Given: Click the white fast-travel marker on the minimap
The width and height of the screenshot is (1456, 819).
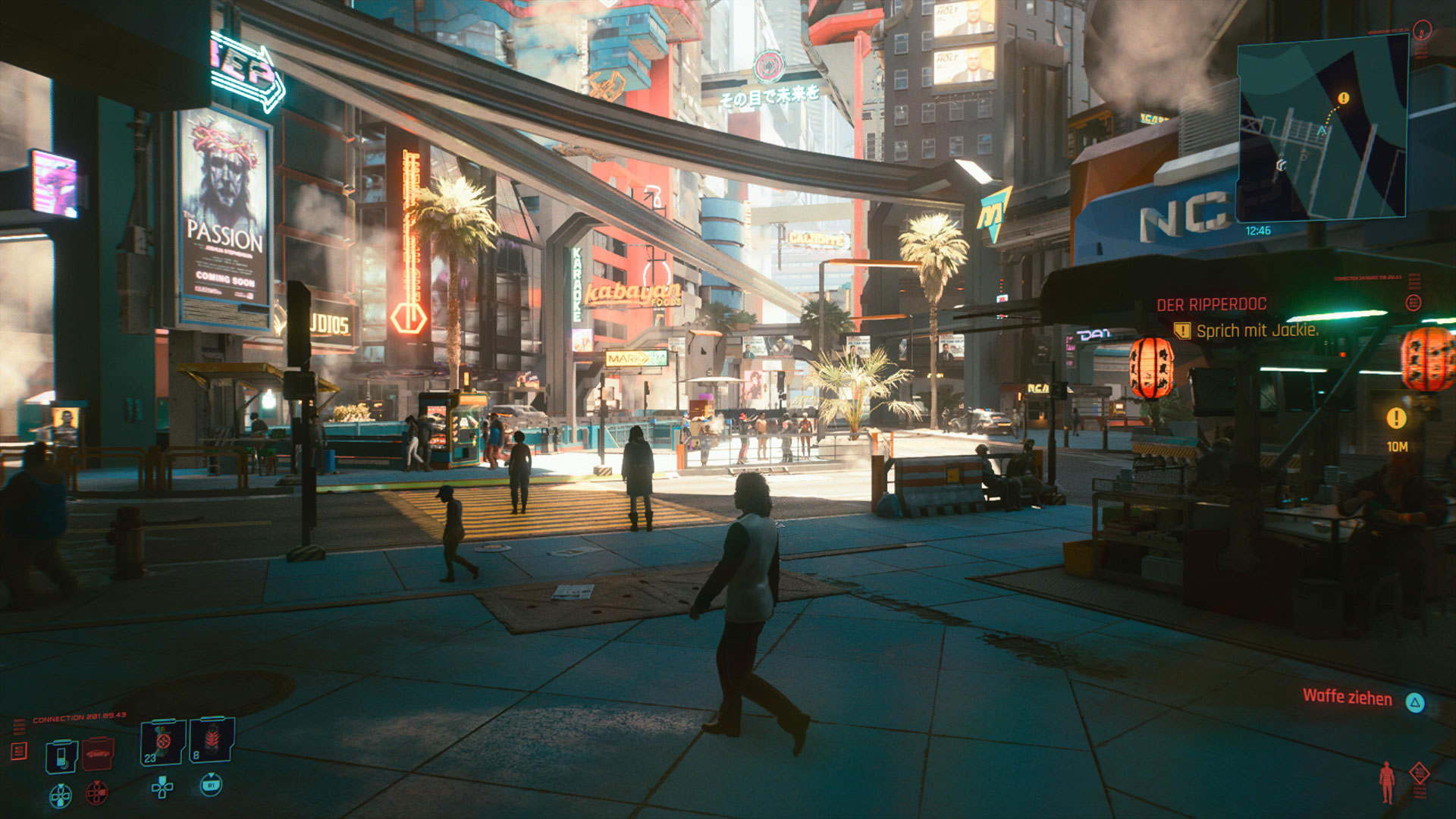Looking at the screenshot, I should coord(1281,164).
